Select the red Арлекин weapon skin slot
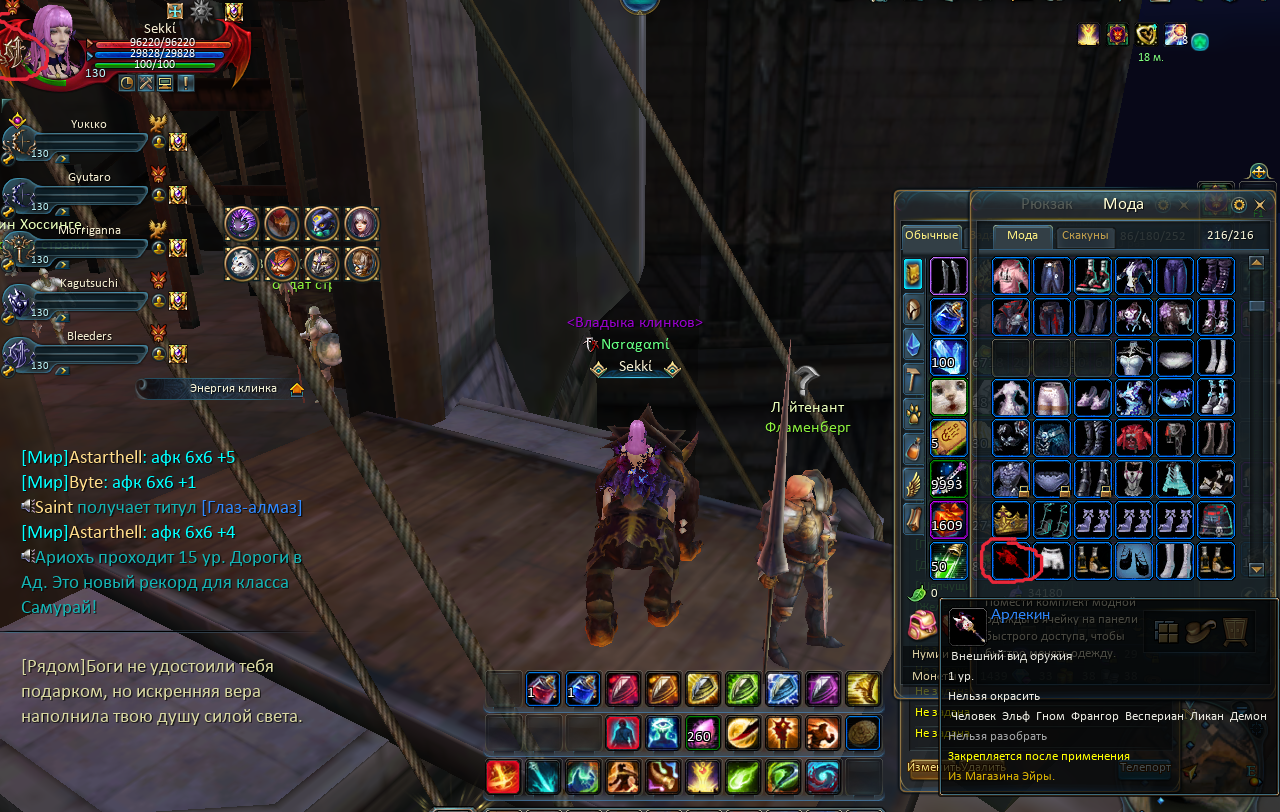 (1011, 561)
